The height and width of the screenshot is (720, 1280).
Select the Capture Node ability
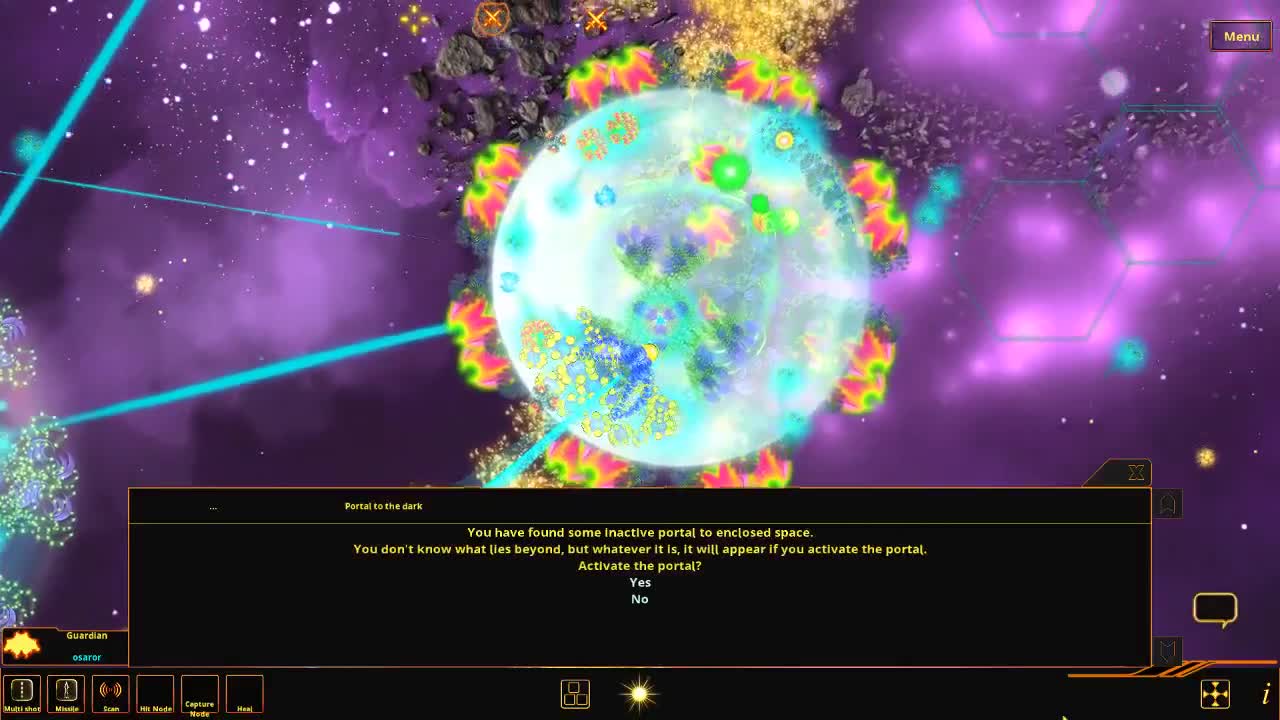(199, 692)
